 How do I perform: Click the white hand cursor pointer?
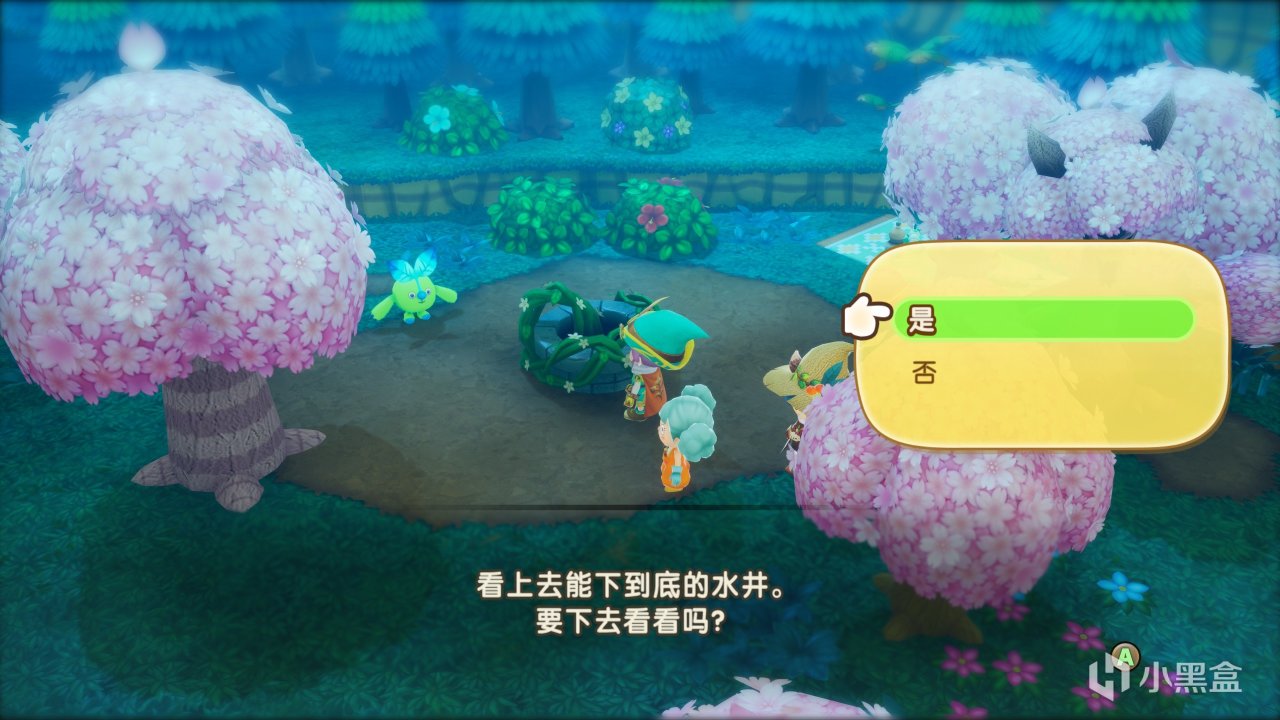(x=870, y=316)
